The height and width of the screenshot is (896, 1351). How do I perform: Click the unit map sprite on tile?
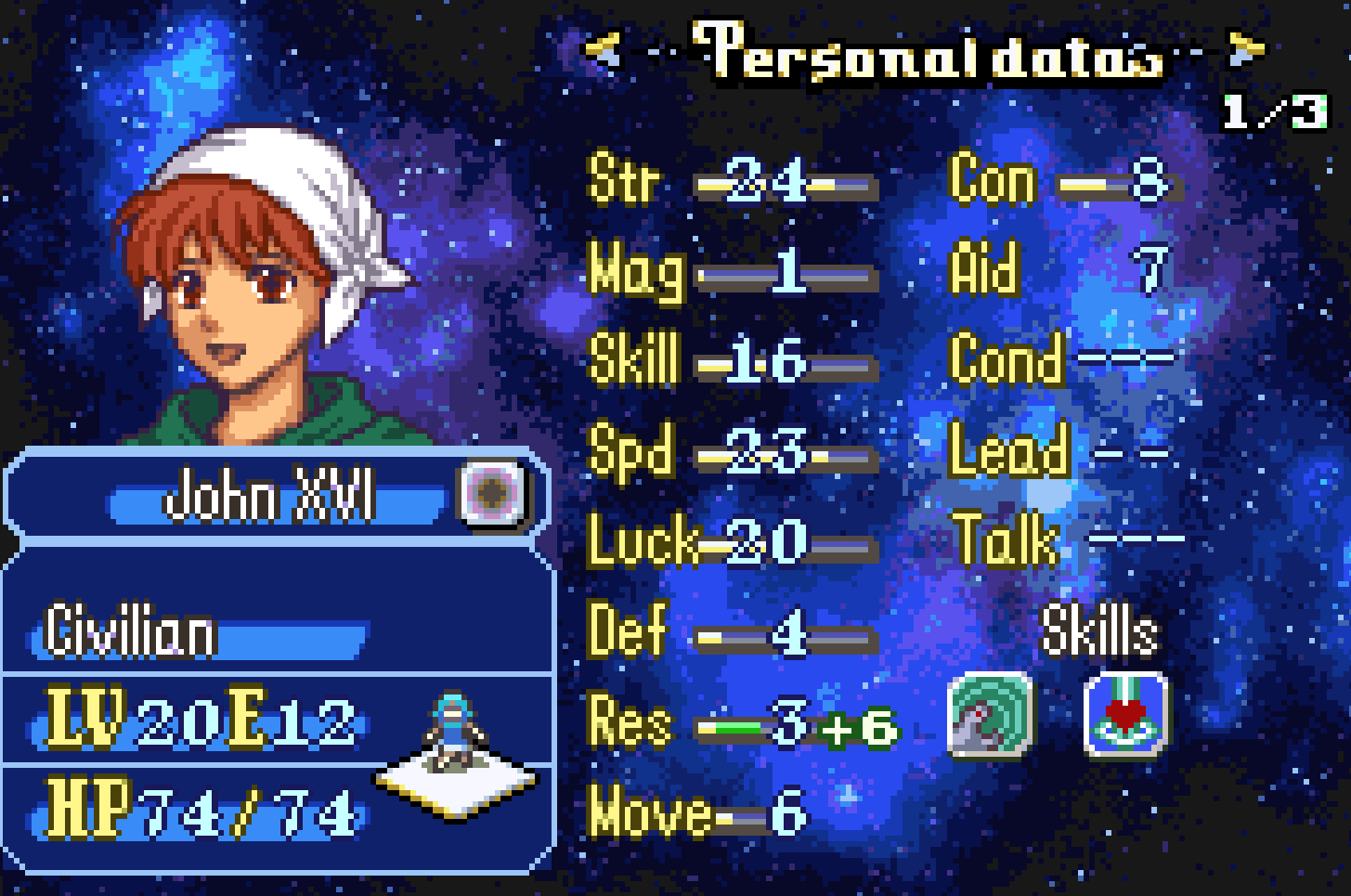click(x=454, y=734)
